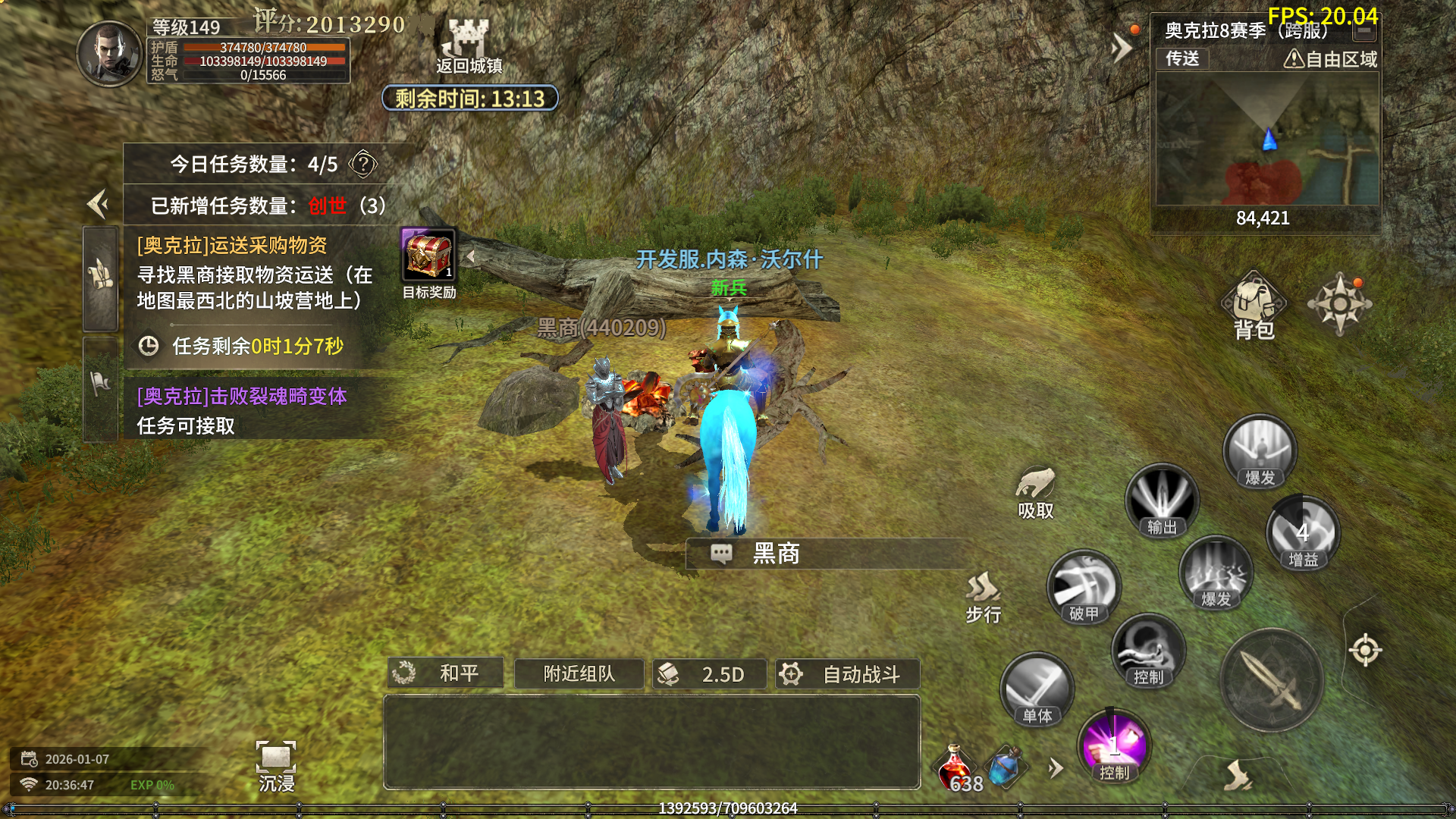Screen dimensions: 1456x819
Task: Return to town via 返回城镇
Action: pos(469,45)
